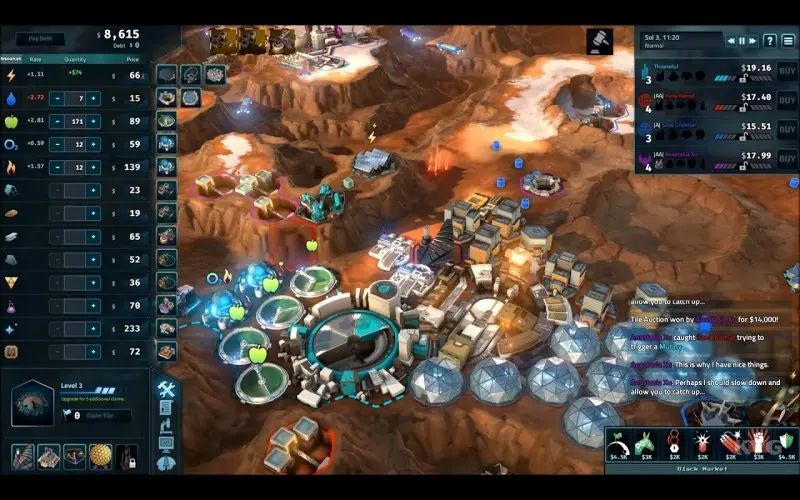The width and height of the screenshot is (800, 500).
Task: Buy stock in Thoaneful's company
Action: pyautogui.click(x=787, y=72)
